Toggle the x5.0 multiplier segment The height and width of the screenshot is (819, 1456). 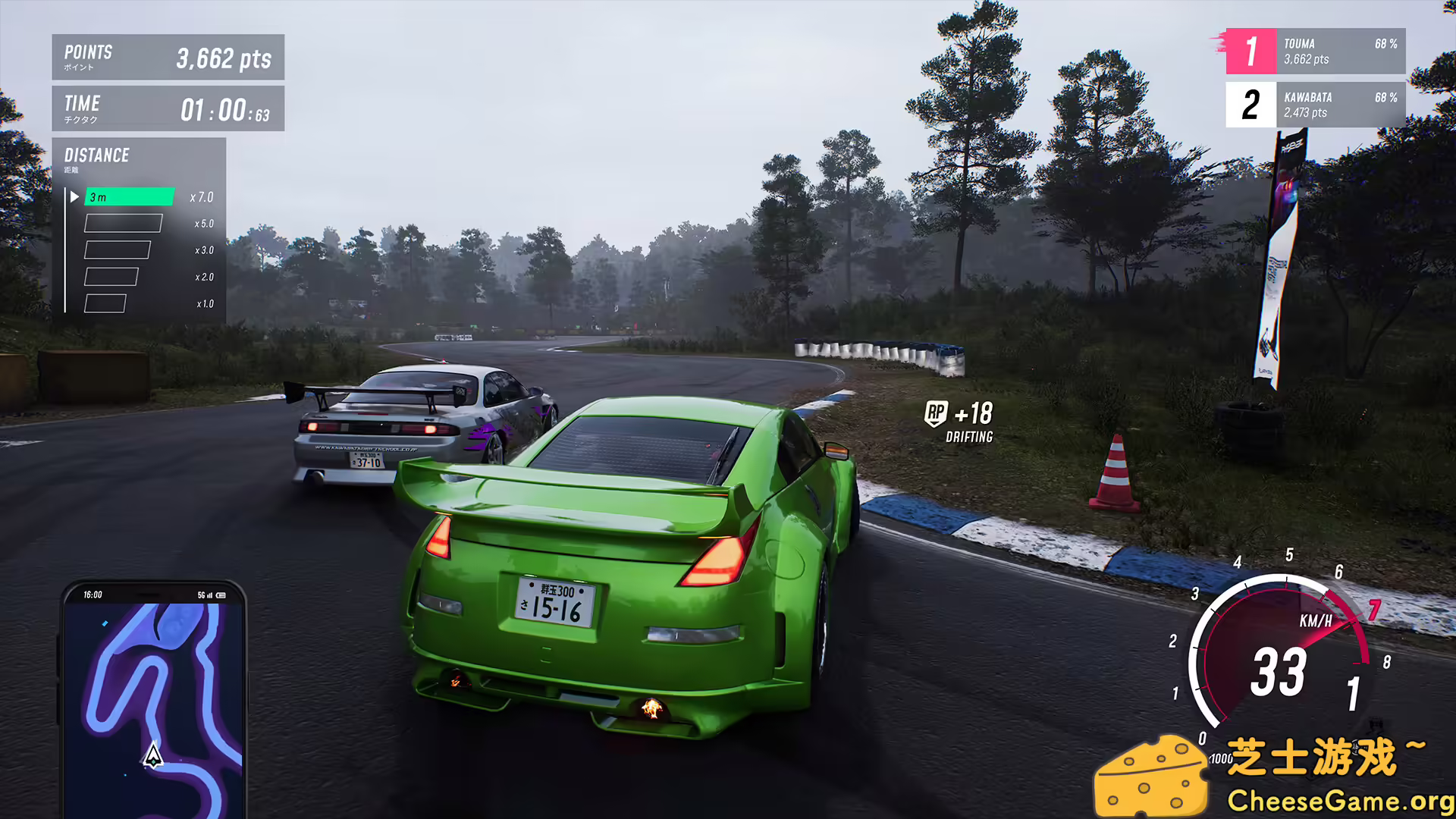coord(124,224)
